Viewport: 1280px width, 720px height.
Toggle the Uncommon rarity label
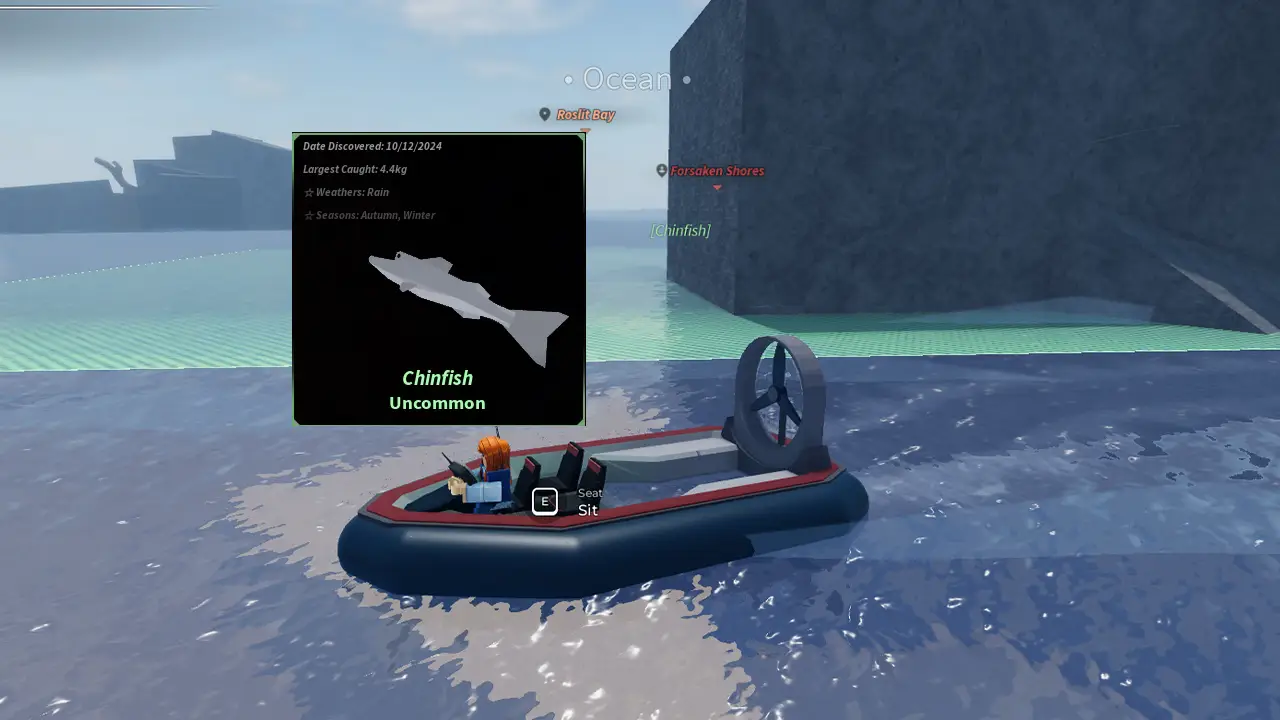pos(437,403)
